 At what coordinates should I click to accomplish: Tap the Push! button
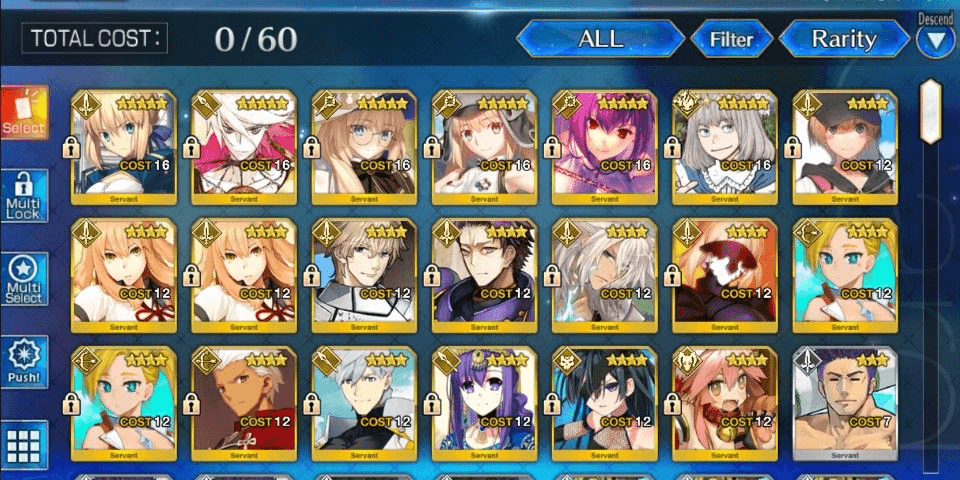[24, 362]
